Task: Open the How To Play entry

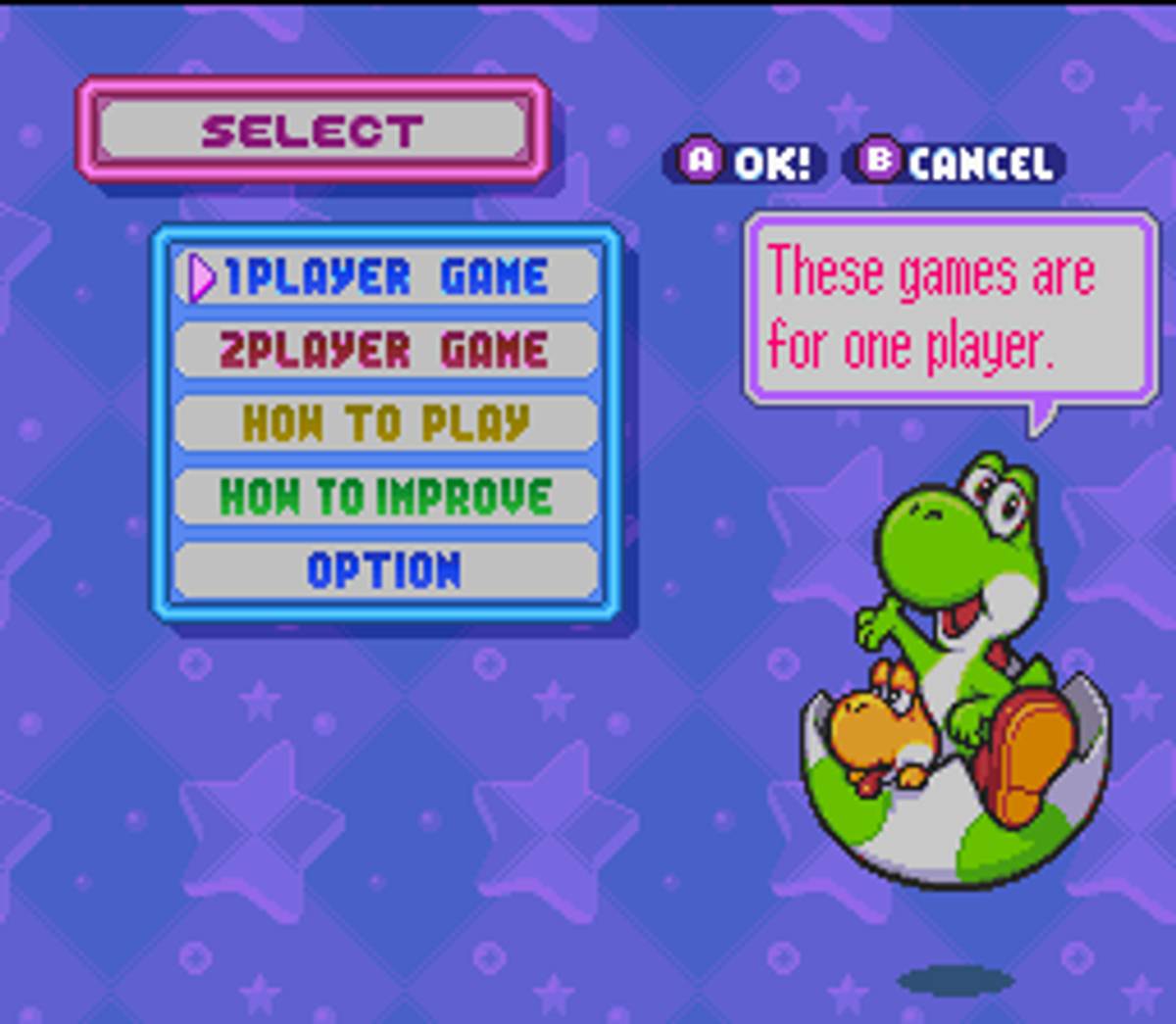Action: coord(386,423)
